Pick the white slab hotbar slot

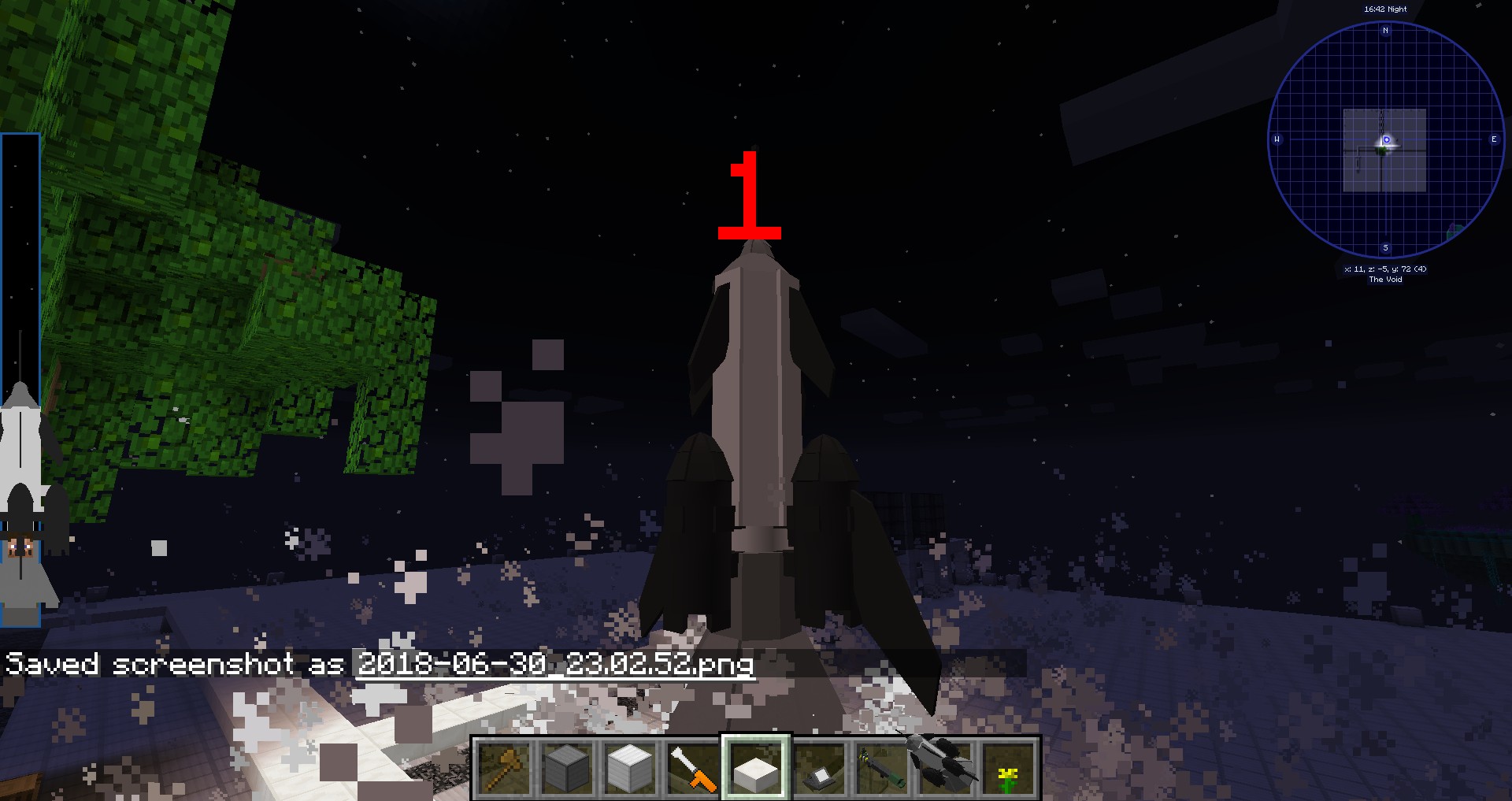[756, 768]
